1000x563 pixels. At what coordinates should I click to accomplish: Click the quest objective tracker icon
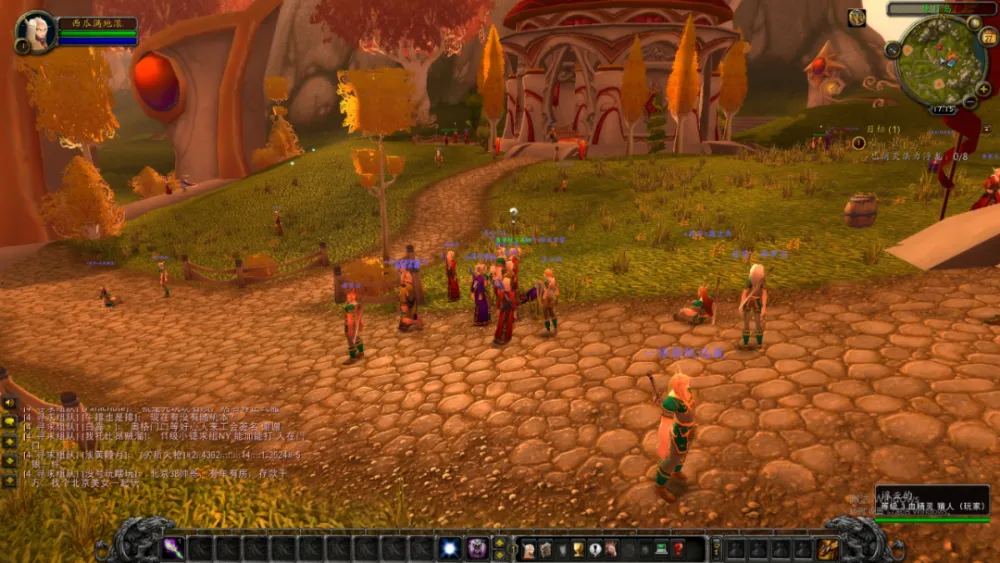pos(859,143)
